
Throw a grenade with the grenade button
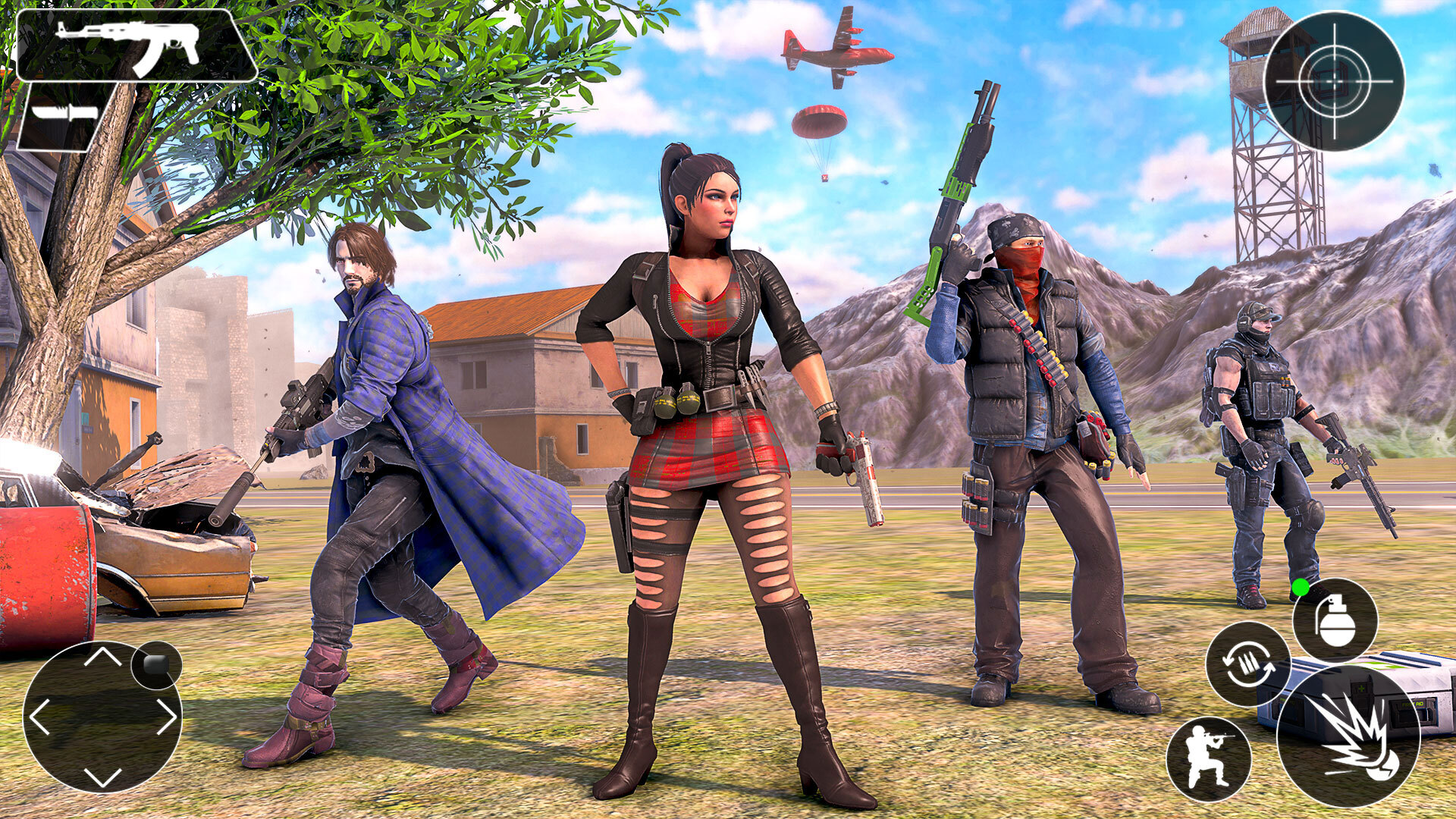[x=1335, y=620]
